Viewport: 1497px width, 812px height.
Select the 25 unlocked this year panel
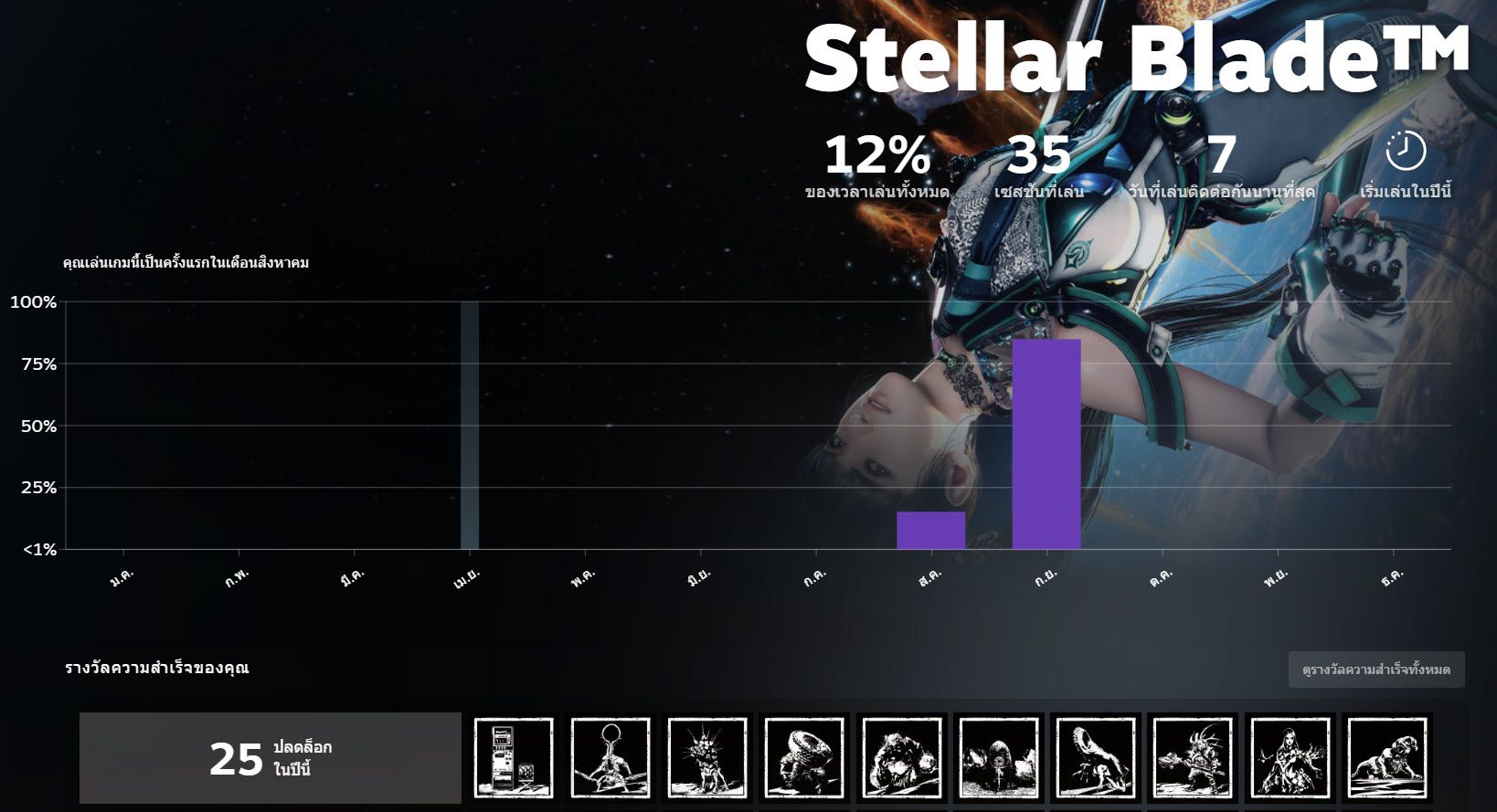pyautogui.click(x=271, y=758)
